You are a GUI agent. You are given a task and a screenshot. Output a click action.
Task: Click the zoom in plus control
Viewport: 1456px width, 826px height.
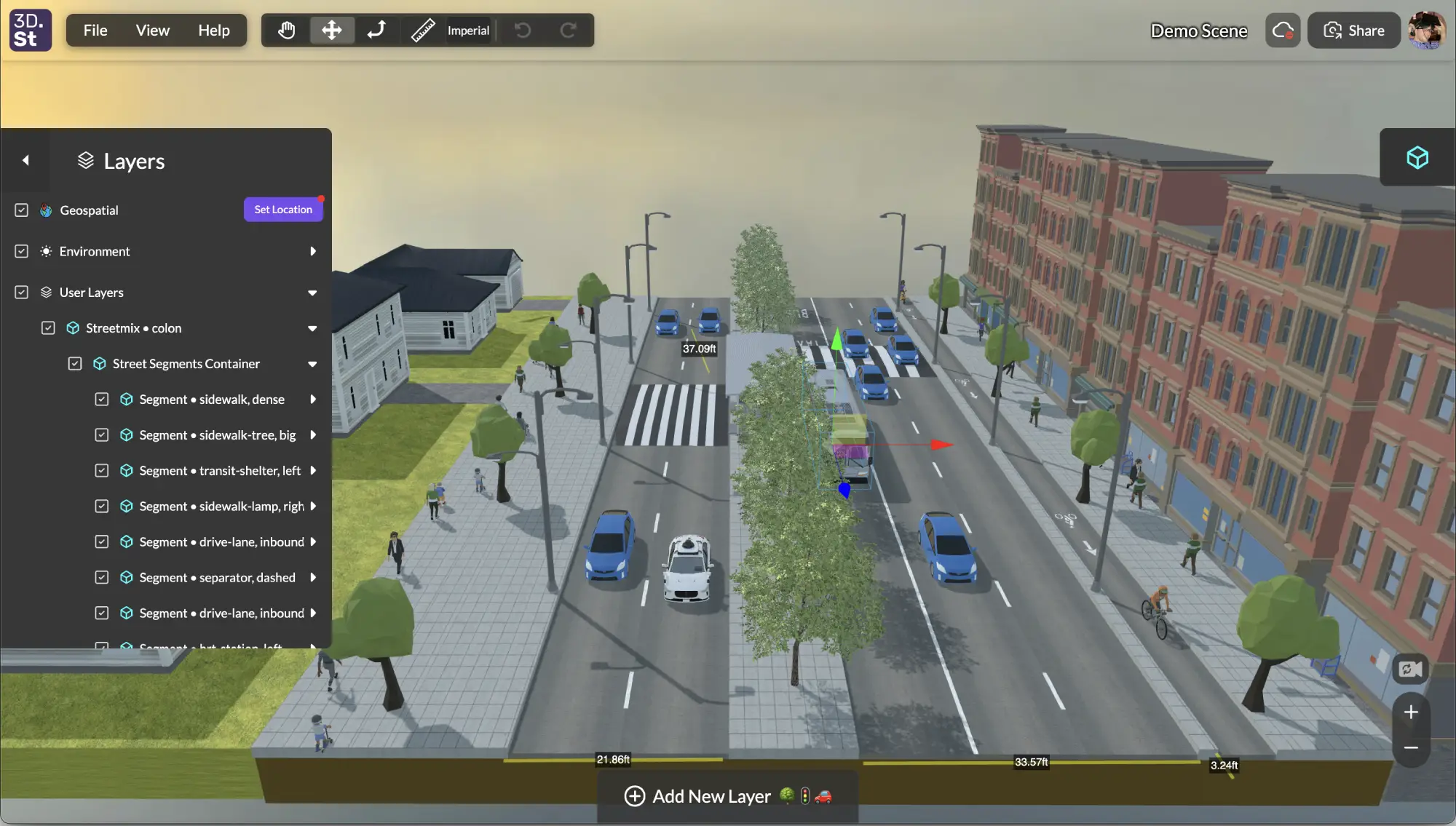[1410, 712]
